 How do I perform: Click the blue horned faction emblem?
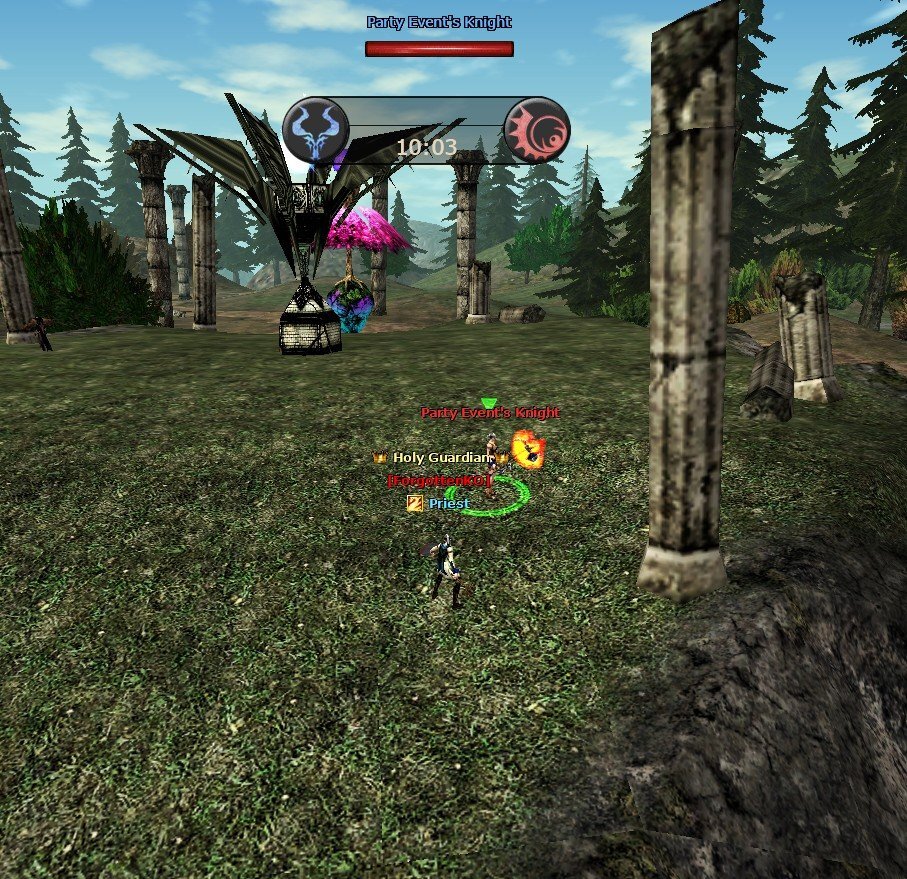[316, 130]
